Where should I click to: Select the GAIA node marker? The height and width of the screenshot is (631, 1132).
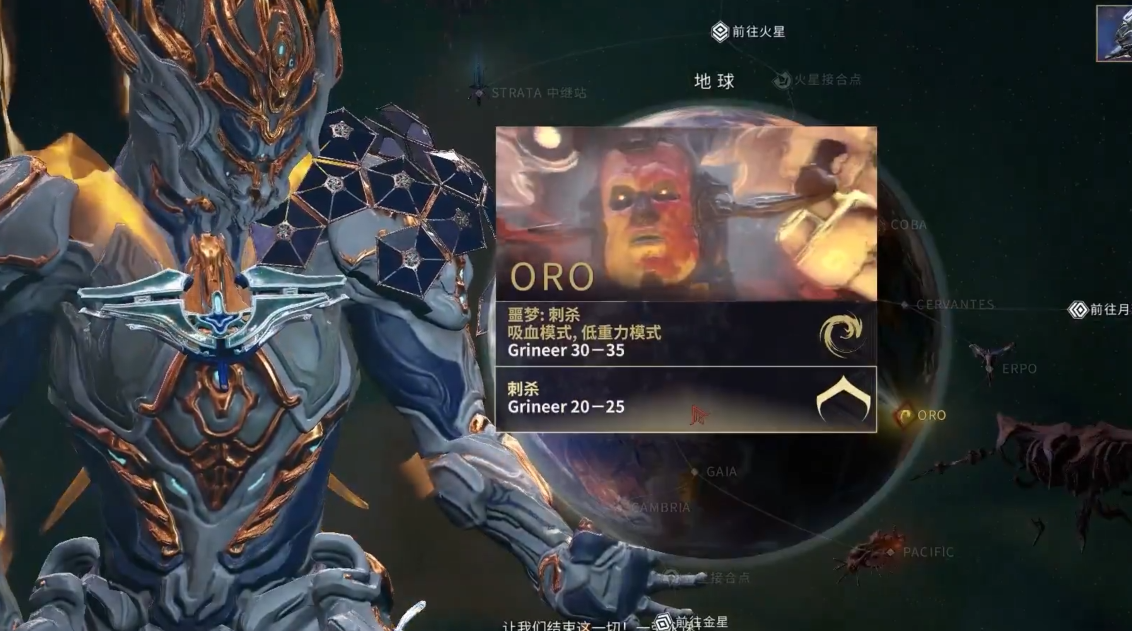coord(695,471)
